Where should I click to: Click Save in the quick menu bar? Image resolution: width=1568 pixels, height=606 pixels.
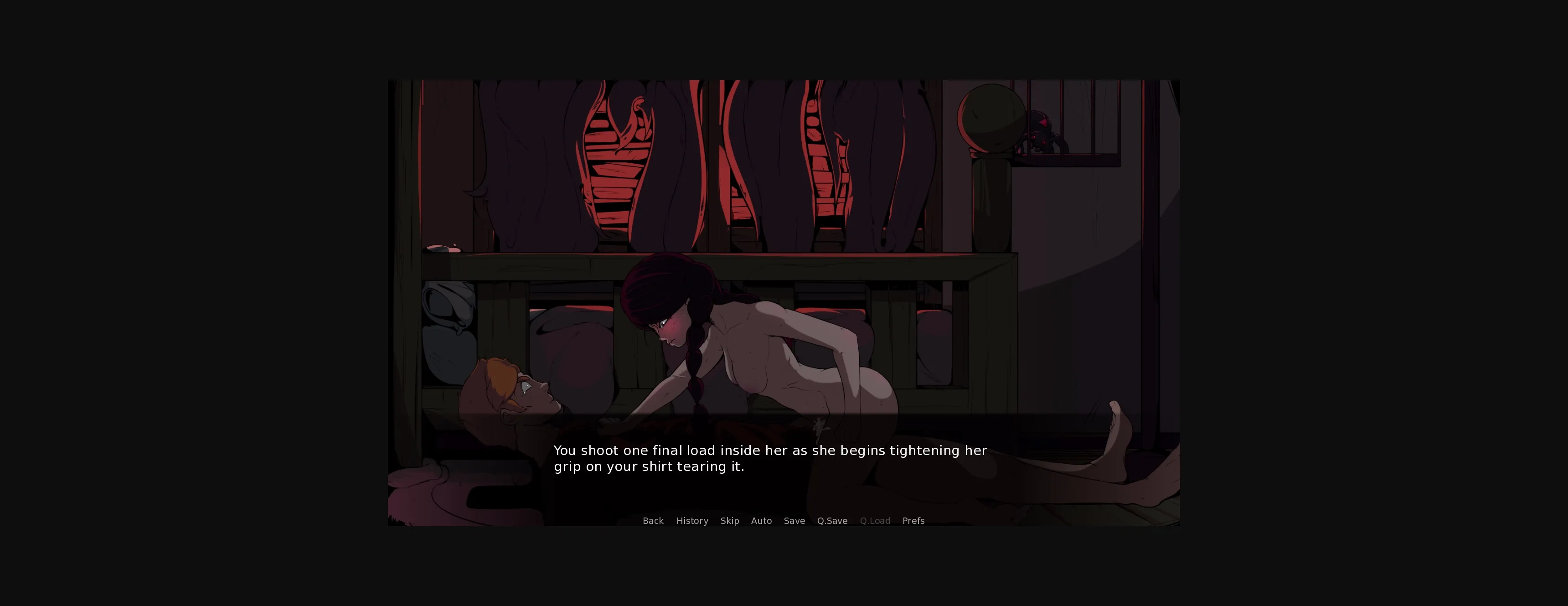coord(794,521)
